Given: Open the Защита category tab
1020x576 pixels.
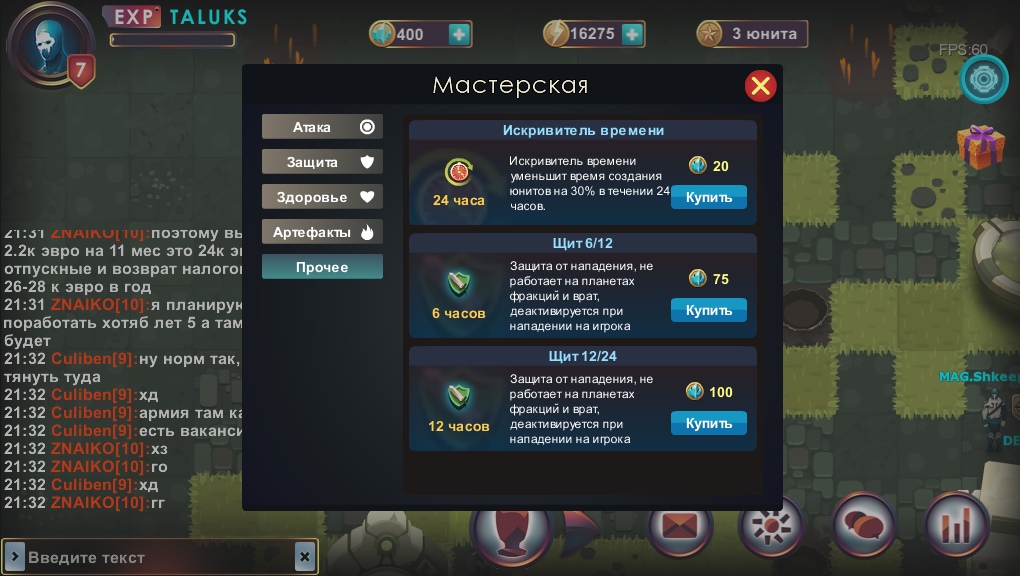Looking at the screenshot, I should coord(322,162).
